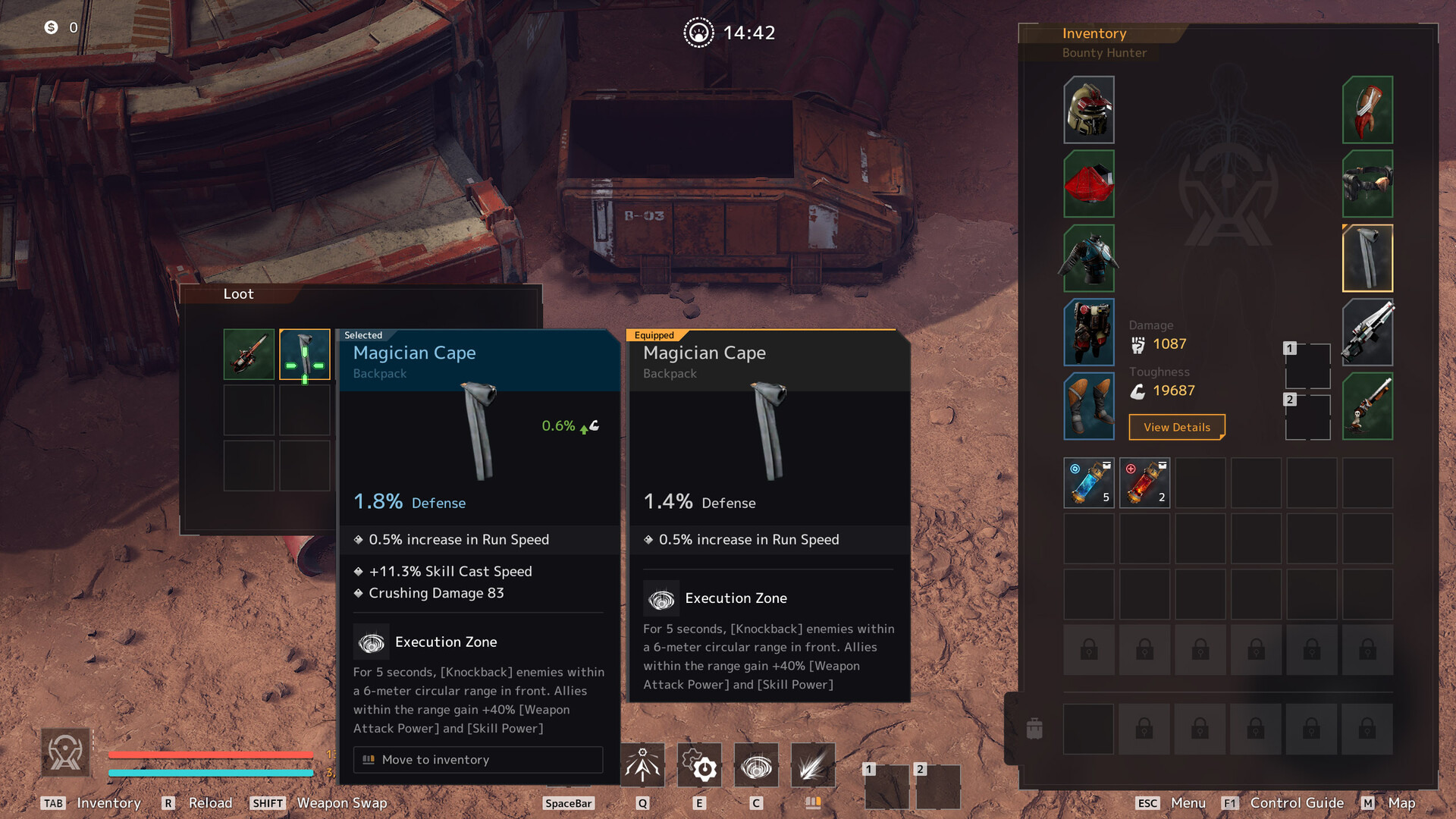Select the equipped helmet slot
The height and width of the screenshot is (819, 1456).
[1088, 110]
